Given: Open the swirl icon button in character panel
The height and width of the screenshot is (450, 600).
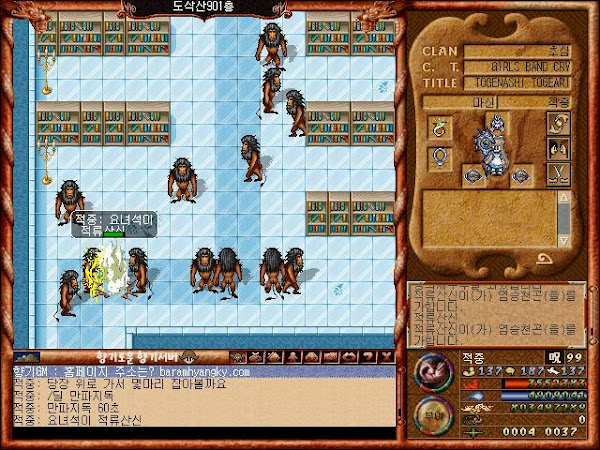Looking at the screenshot, I should pos(558,124).
